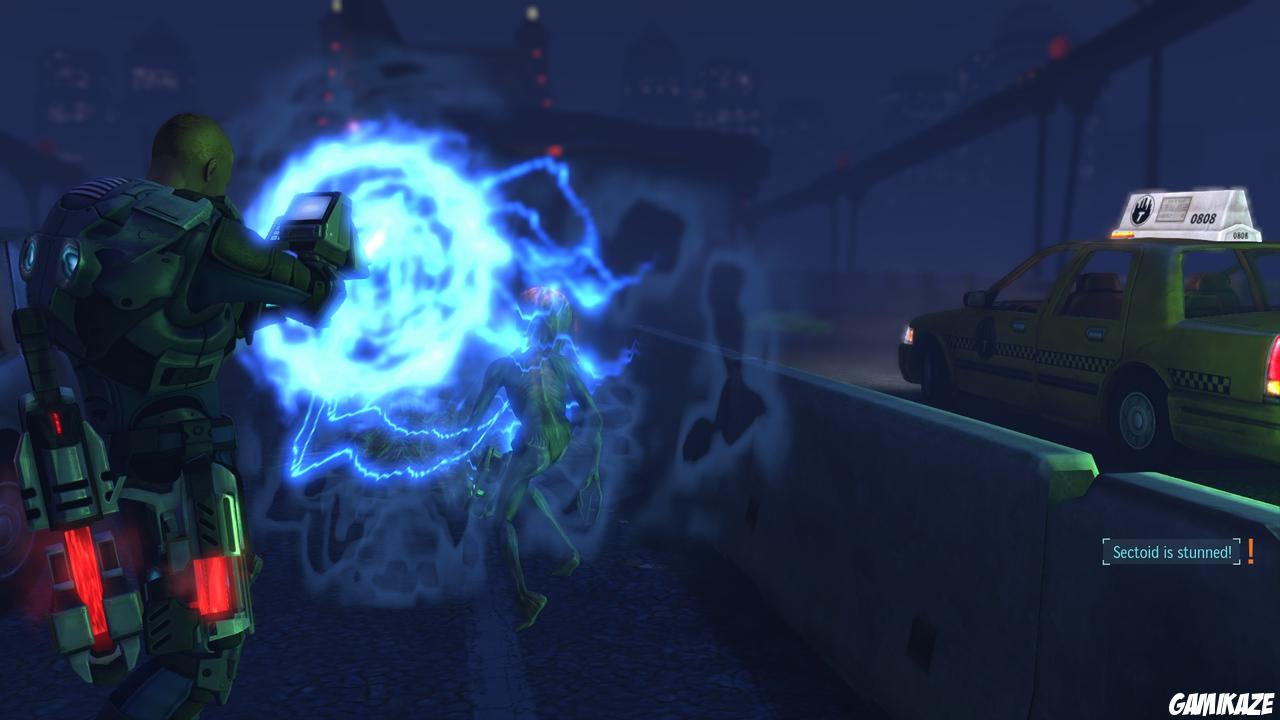Click the red taillight of the taxi

[1276, 365]
